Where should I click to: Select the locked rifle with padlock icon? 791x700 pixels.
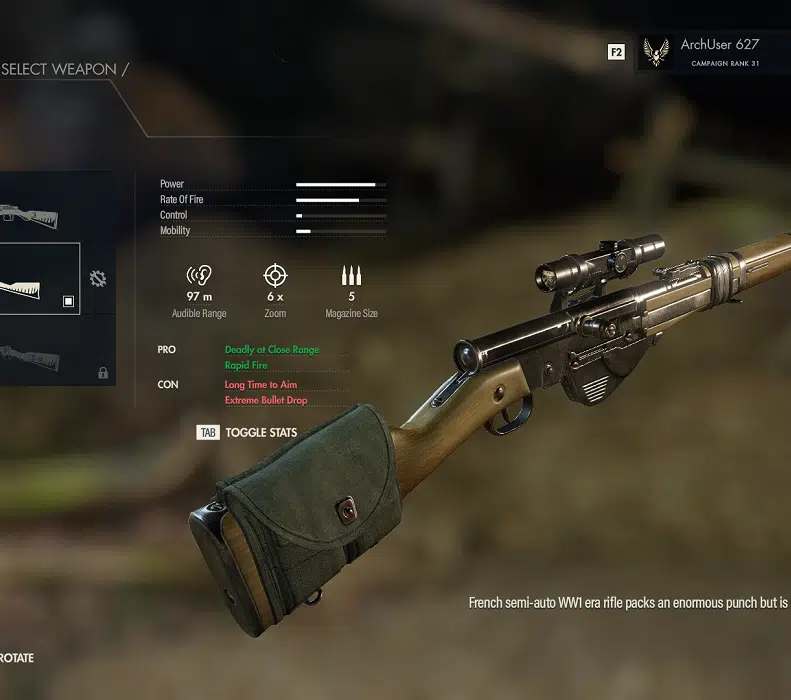(45, 352)
